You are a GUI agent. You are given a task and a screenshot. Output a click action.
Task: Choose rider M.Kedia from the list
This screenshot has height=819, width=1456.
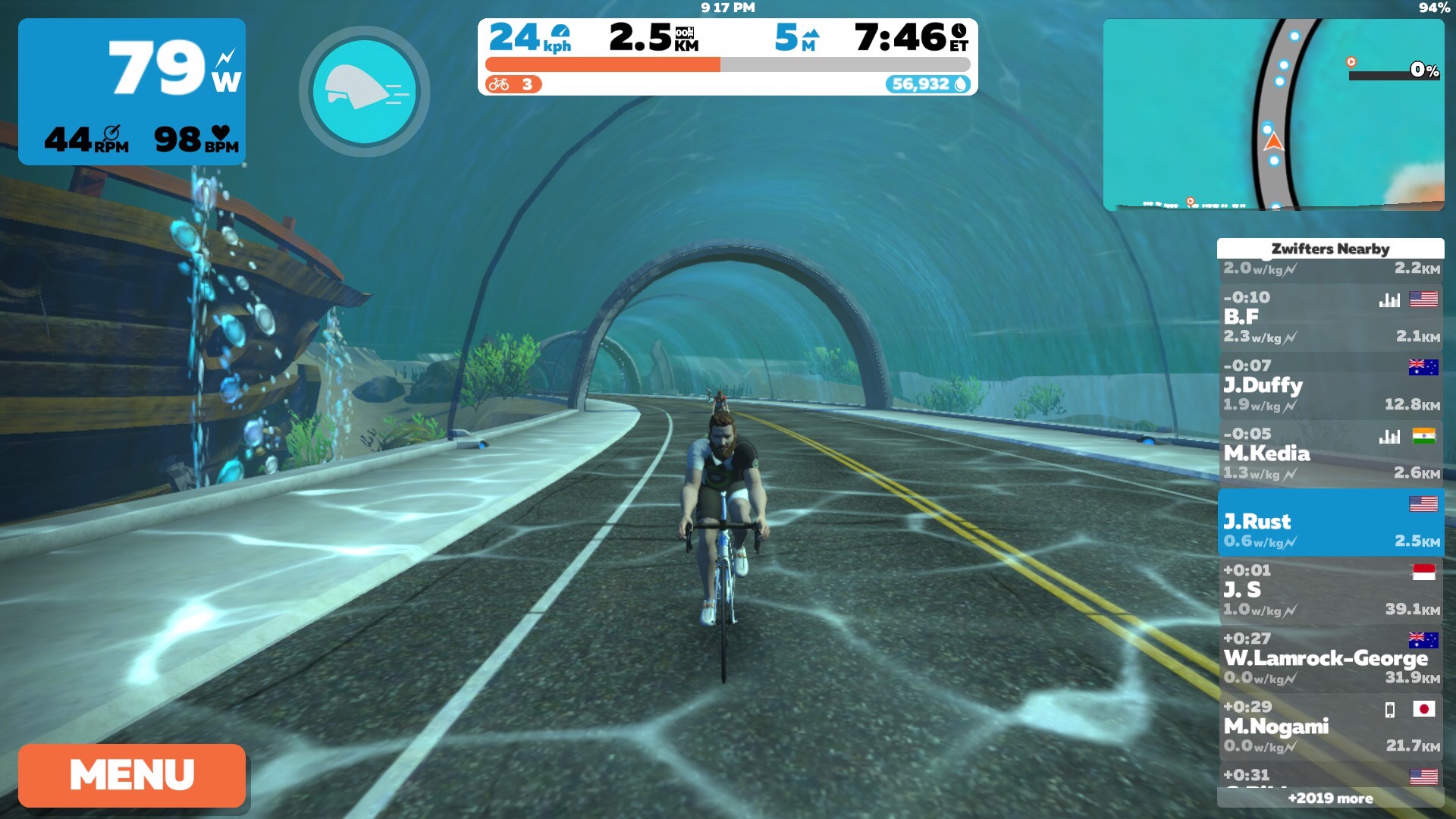click(1330, 453)
